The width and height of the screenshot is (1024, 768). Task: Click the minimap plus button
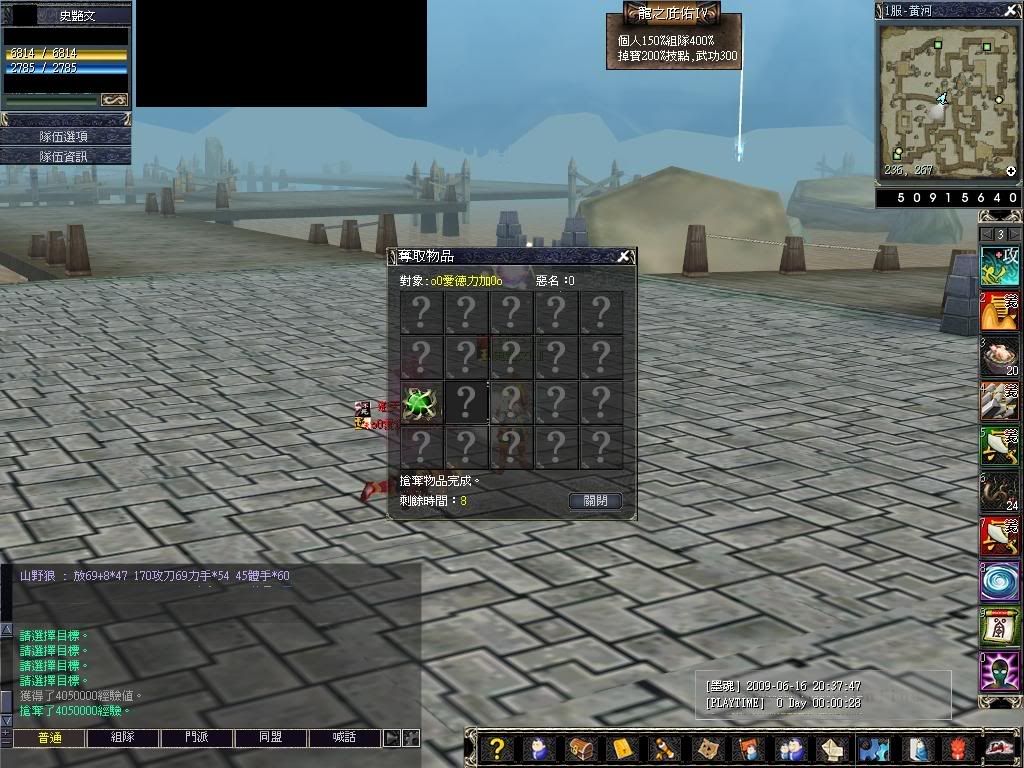(x=1011, y=172)
